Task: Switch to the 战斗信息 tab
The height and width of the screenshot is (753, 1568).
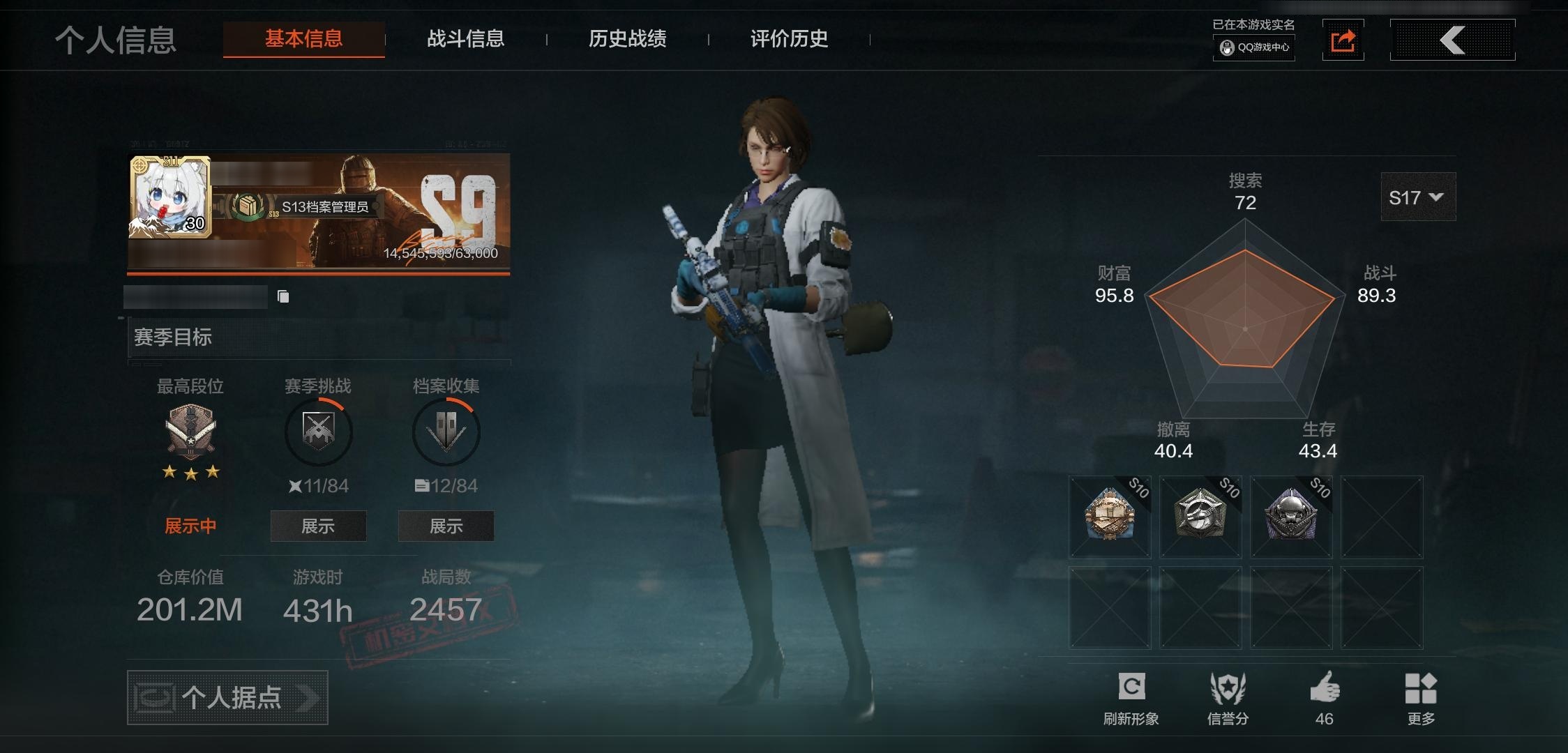Action: [466, 40]
